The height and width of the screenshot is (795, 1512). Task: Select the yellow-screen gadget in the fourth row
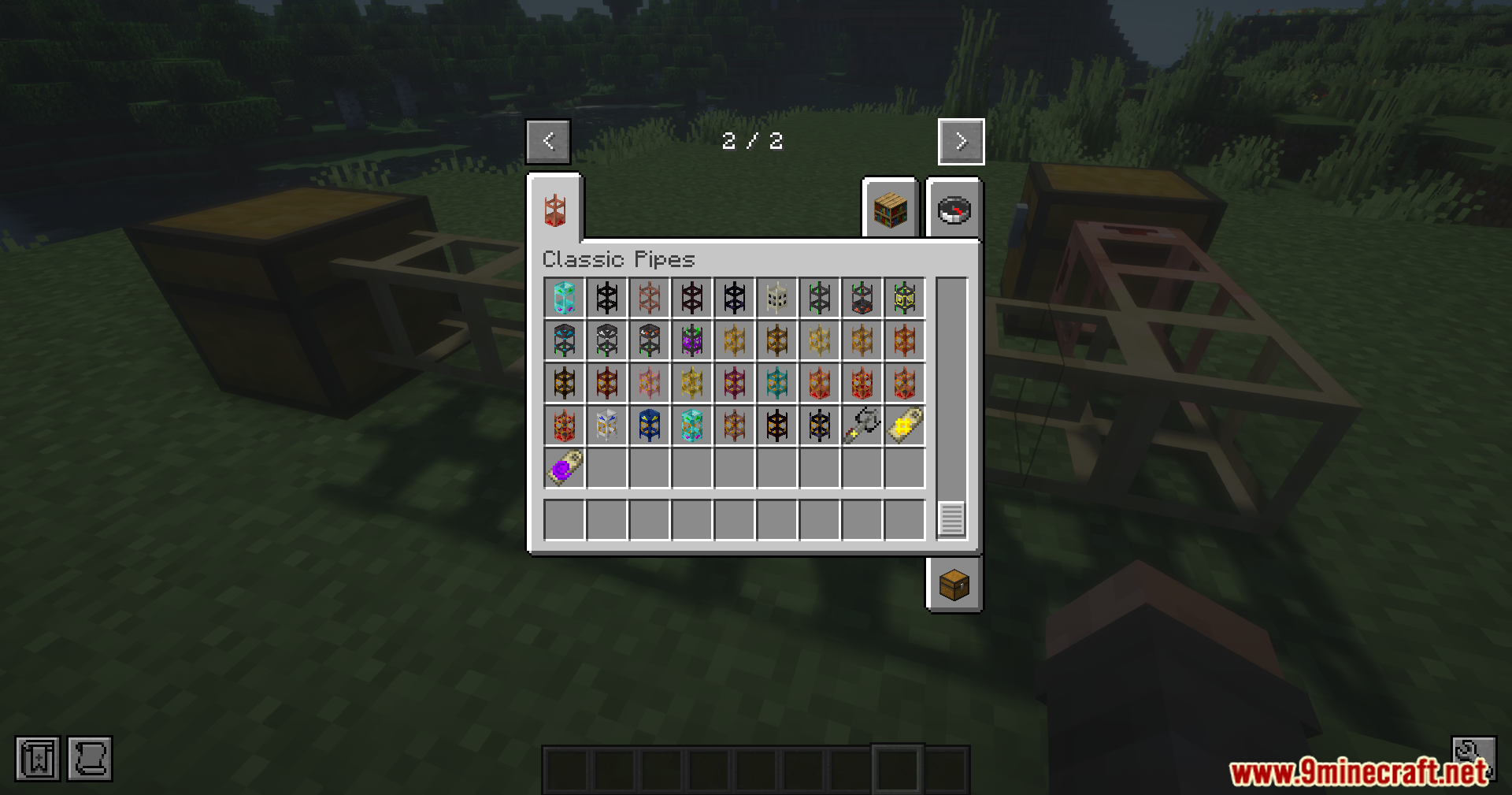904,425
